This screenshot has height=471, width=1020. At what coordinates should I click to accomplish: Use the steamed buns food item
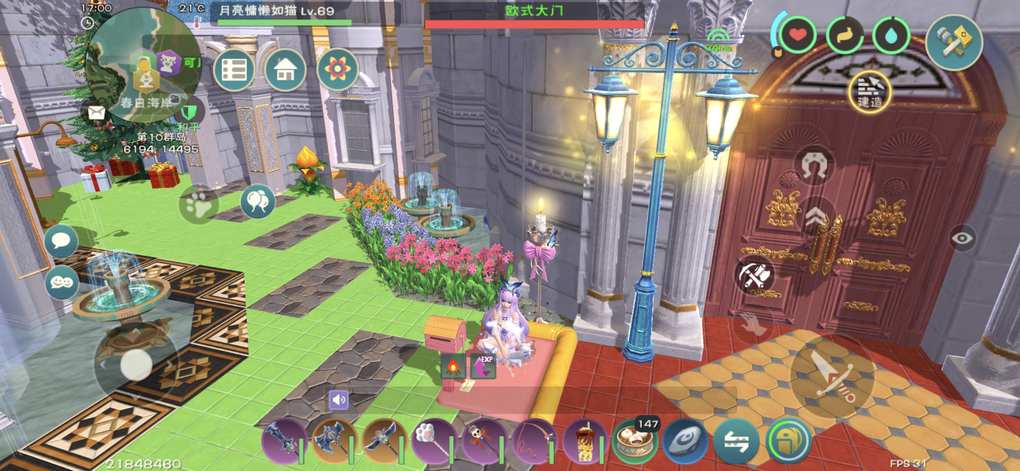click(634, 440)
